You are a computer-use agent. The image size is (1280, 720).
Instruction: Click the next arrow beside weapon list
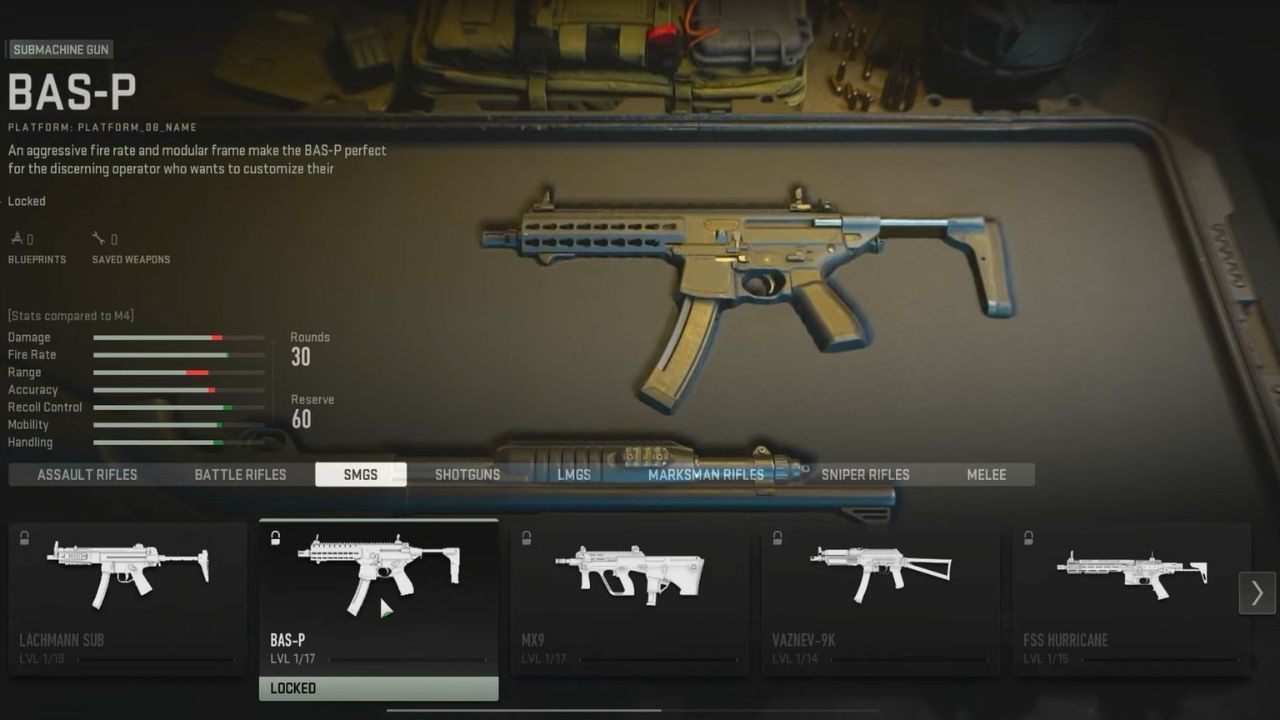1257,593
